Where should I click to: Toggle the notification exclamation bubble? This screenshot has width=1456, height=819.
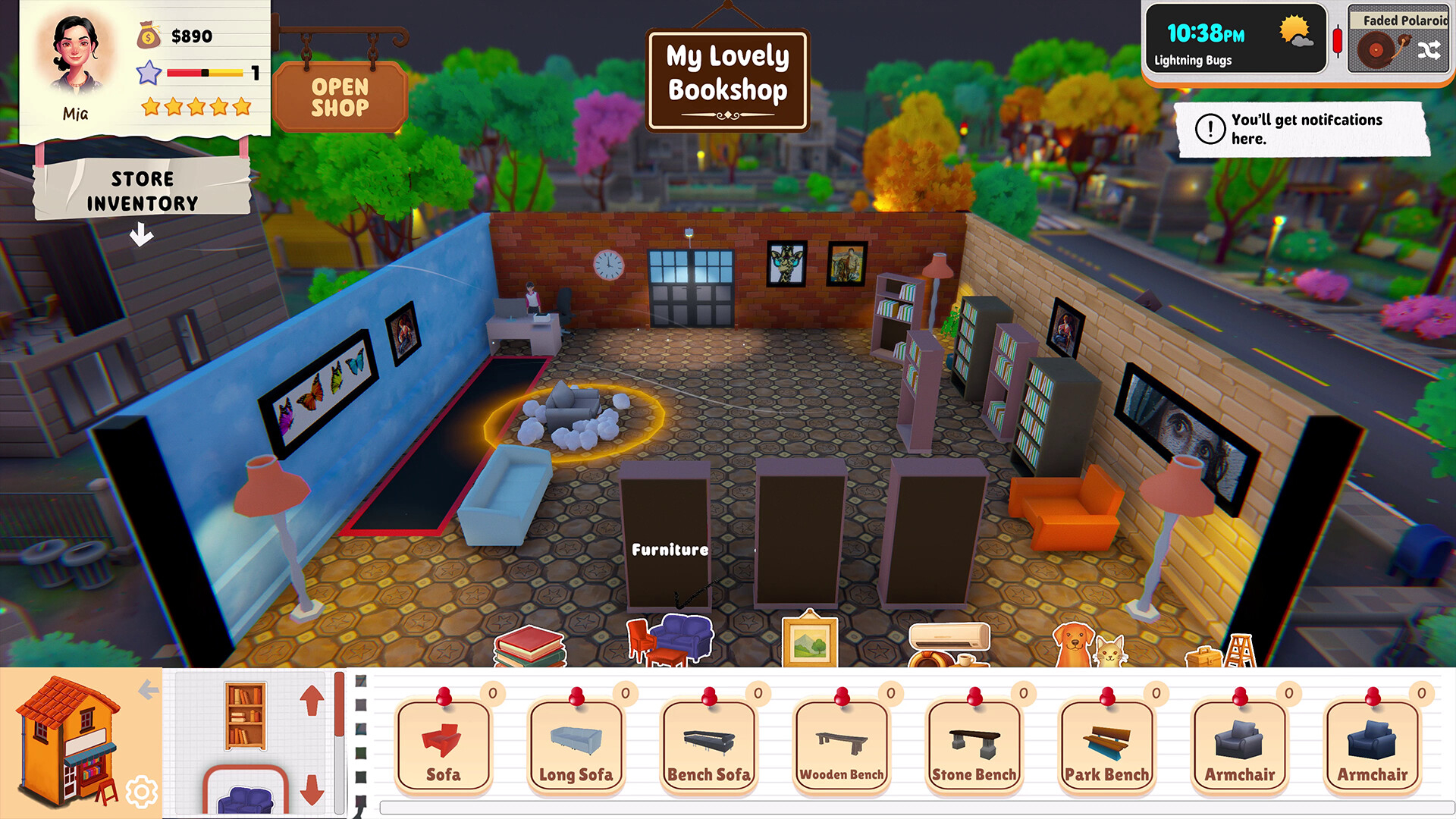pos(1210,127)
